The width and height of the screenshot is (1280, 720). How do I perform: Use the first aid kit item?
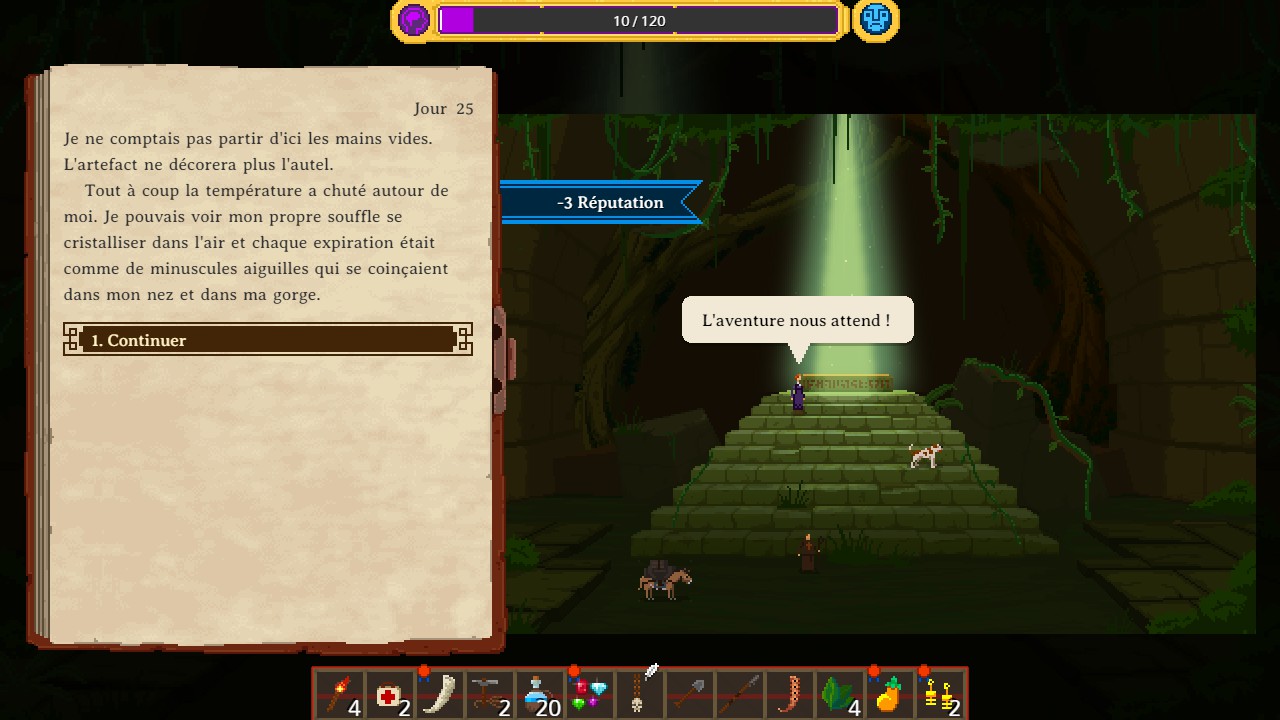[390, 694]
